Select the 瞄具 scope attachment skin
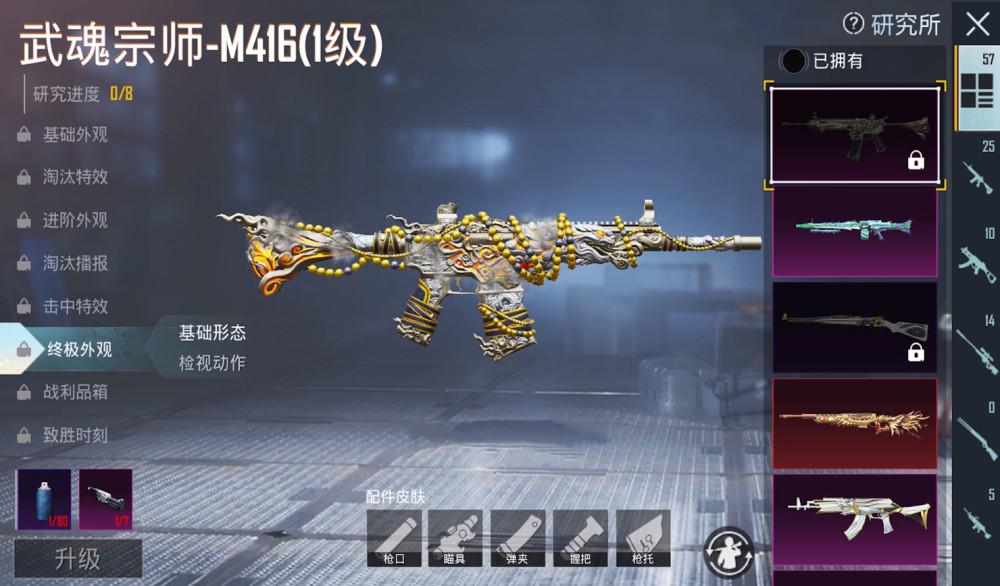 pyautogui.click(x=455, y=538)
